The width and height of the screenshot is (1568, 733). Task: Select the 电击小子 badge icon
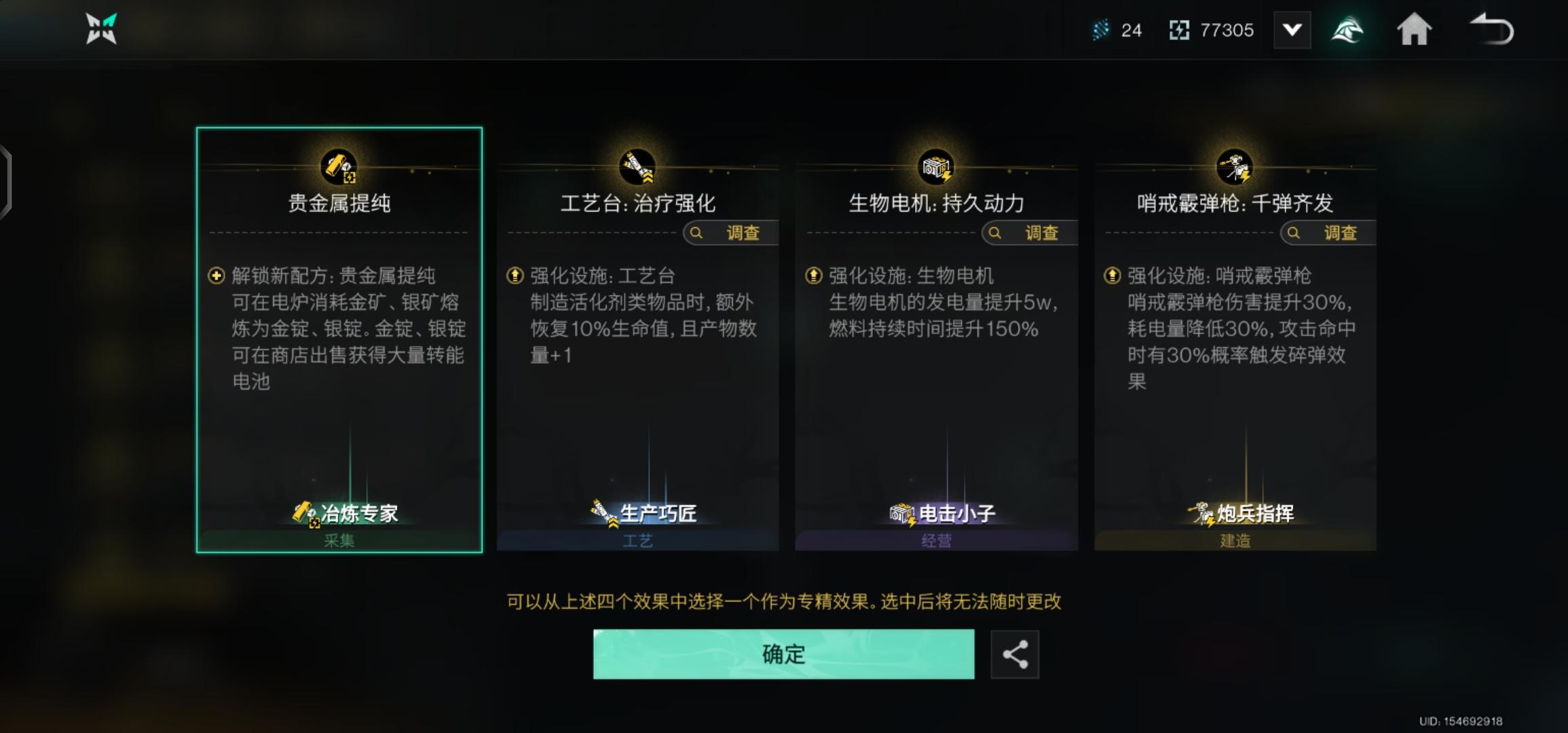coord(901,514)
